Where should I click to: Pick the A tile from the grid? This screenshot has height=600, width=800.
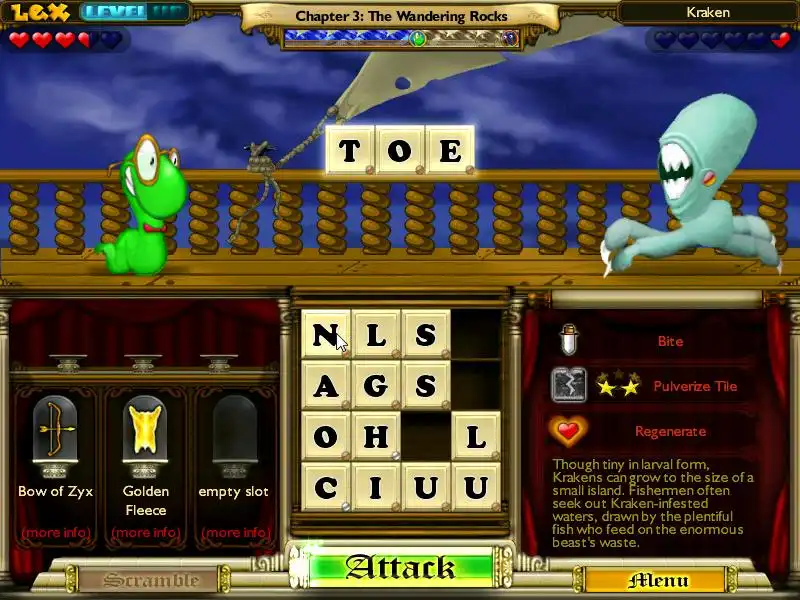pyautogui.click(x=326, y=385)
